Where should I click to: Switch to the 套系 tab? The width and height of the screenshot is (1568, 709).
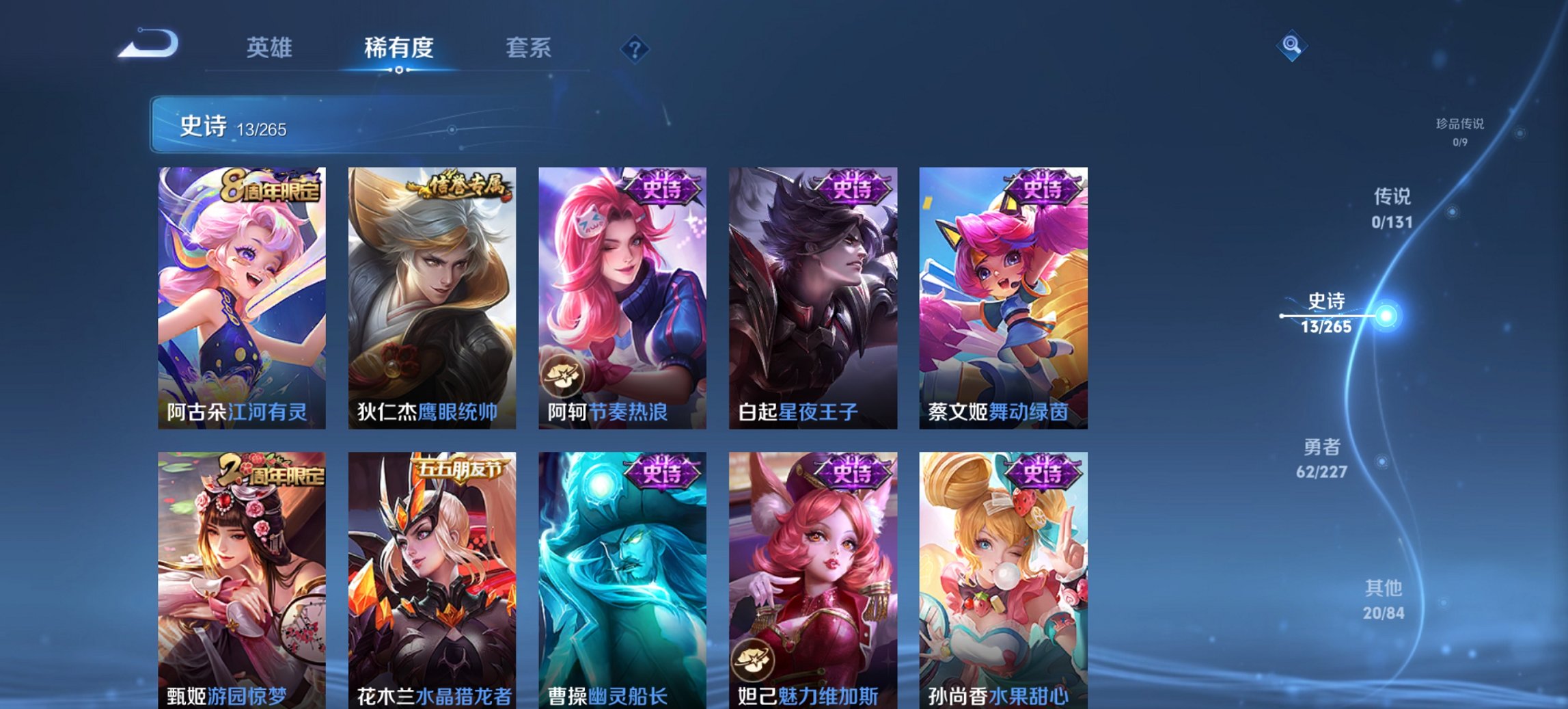click(528, 48)
